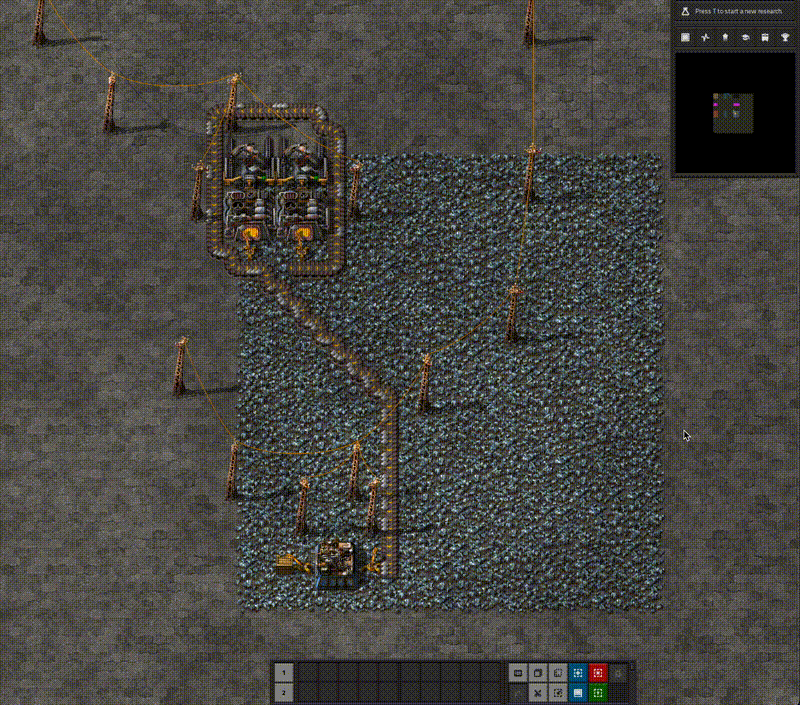The width and height of the screenshot is (800, 705).
Task: Activate the scissors cut tool
Action: (x=538, y=692)
